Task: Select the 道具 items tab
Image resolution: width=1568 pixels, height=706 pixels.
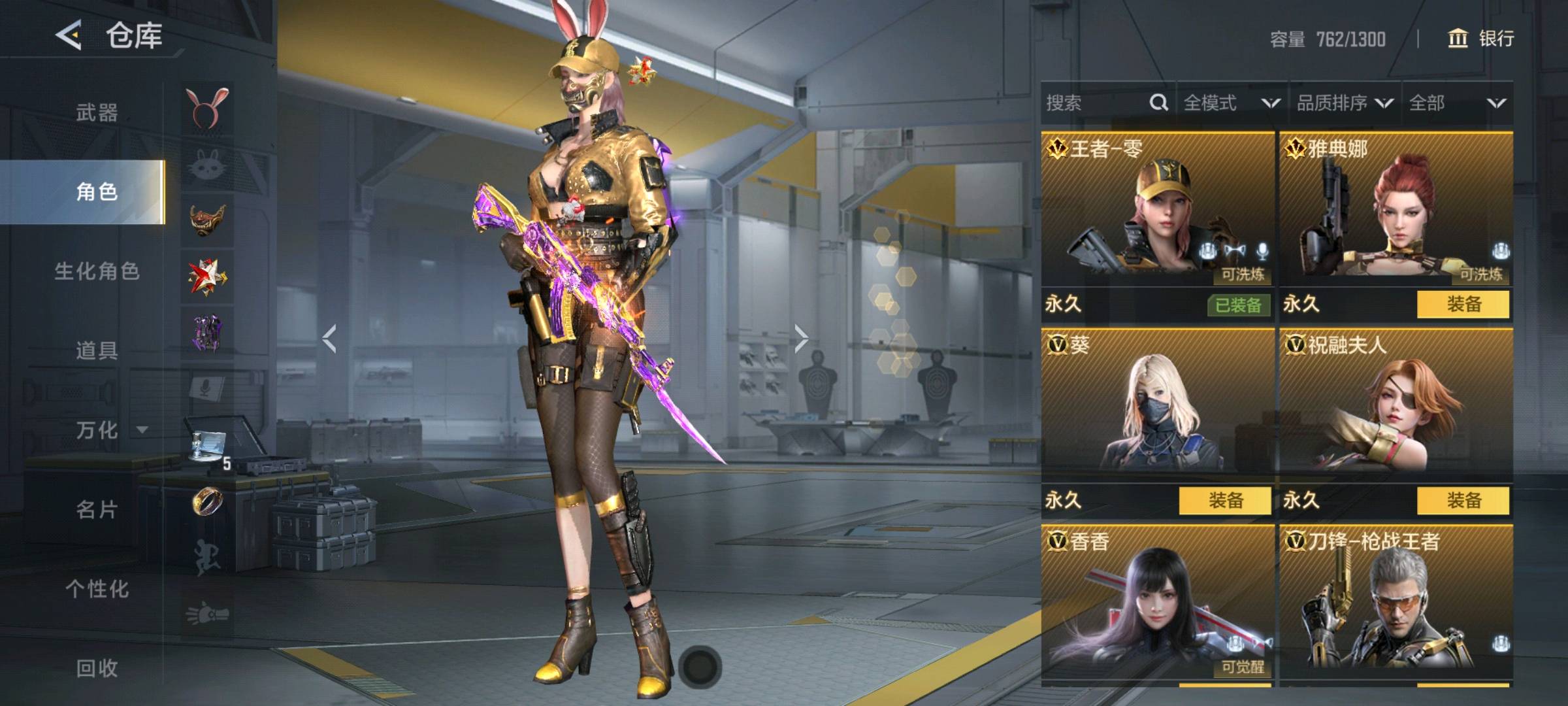Action: [97, 350]
